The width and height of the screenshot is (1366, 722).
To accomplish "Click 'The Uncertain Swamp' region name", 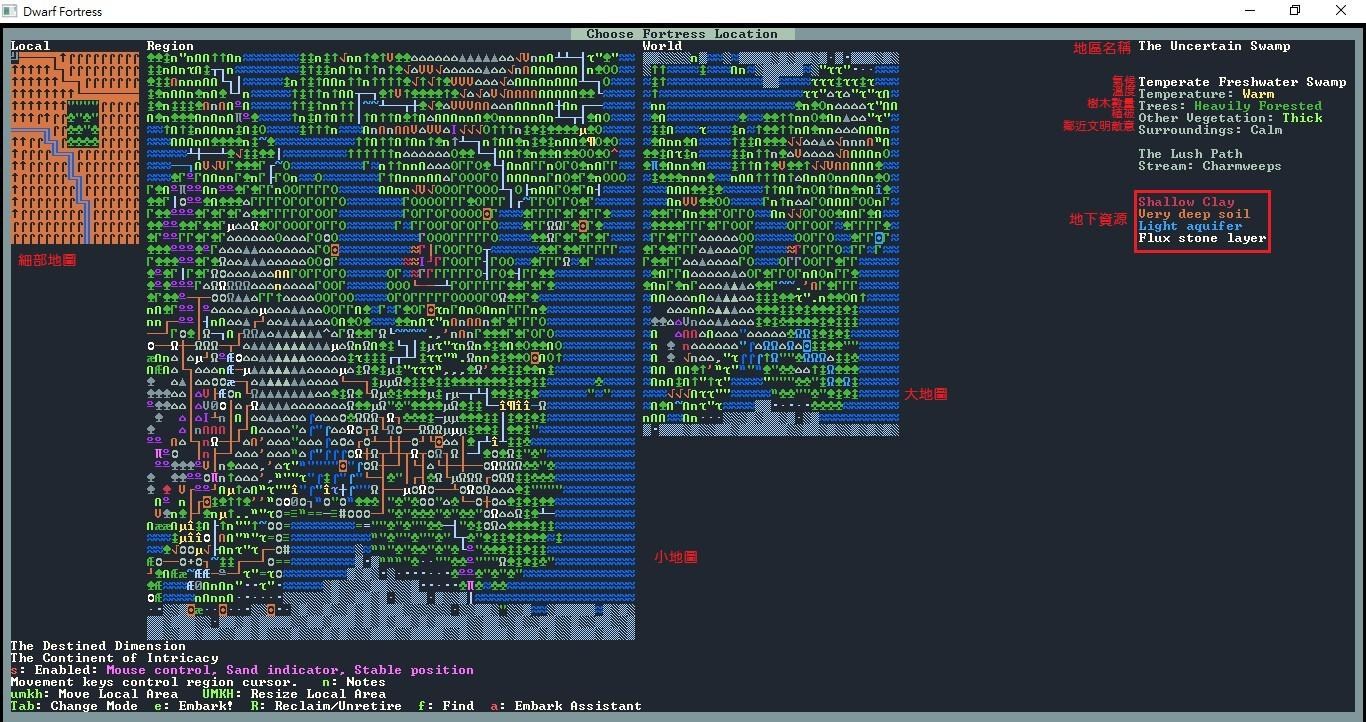I will click(1215, 45).
